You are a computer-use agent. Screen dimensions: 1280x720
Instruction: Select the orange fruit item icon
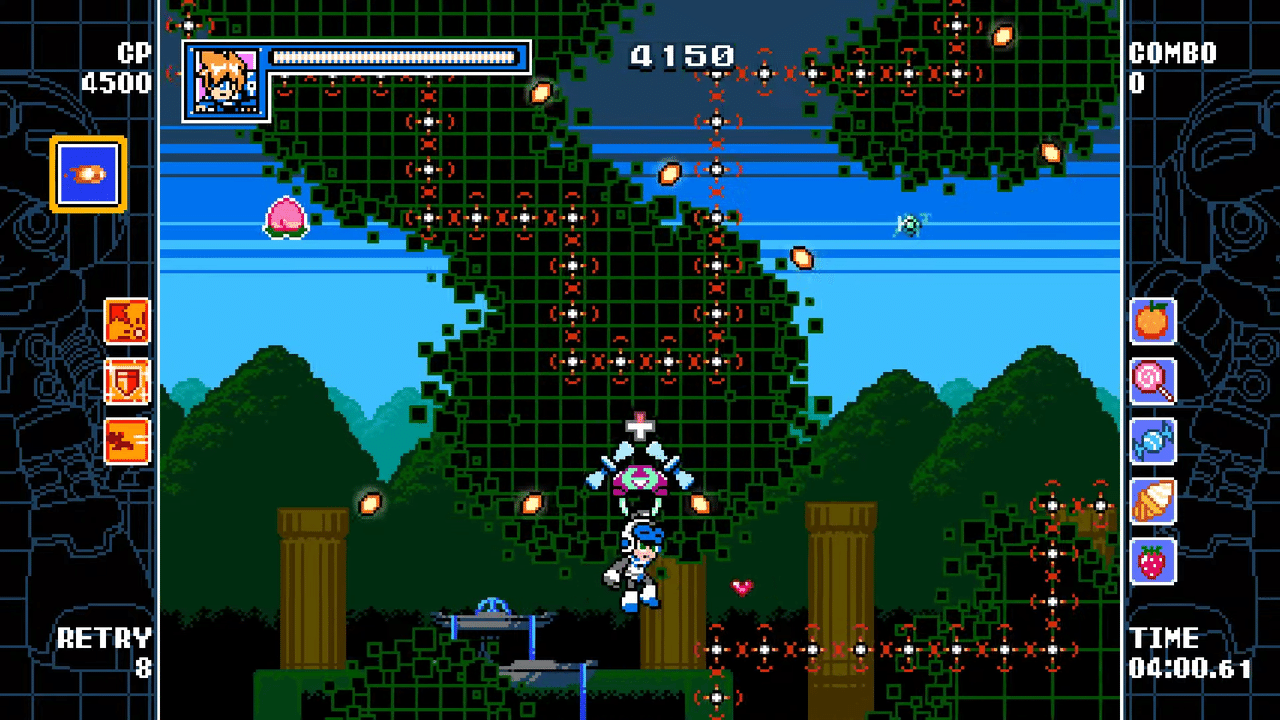(1152, 322)
